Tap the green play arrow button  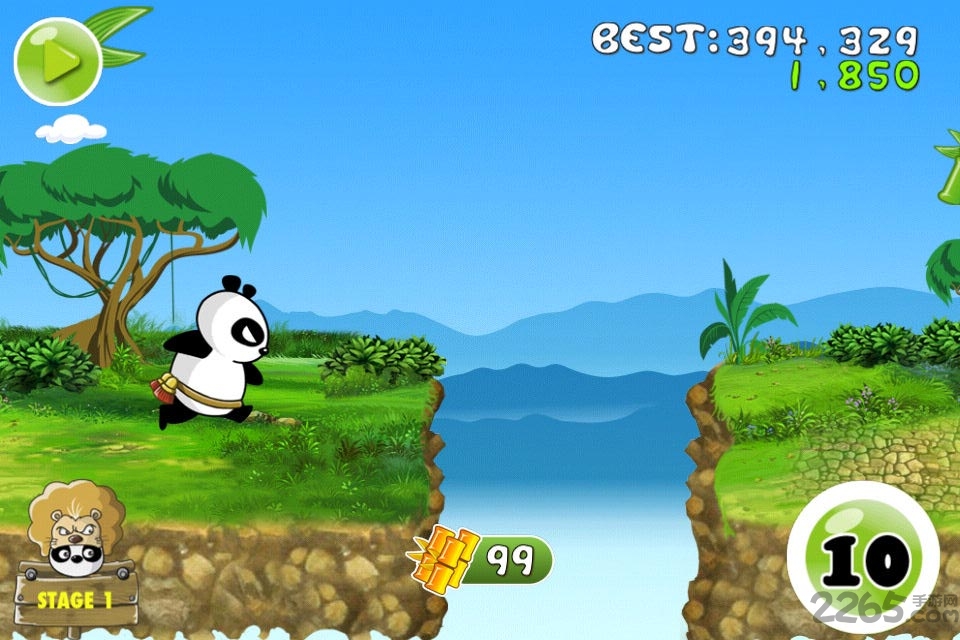click(x=58, y=62)
